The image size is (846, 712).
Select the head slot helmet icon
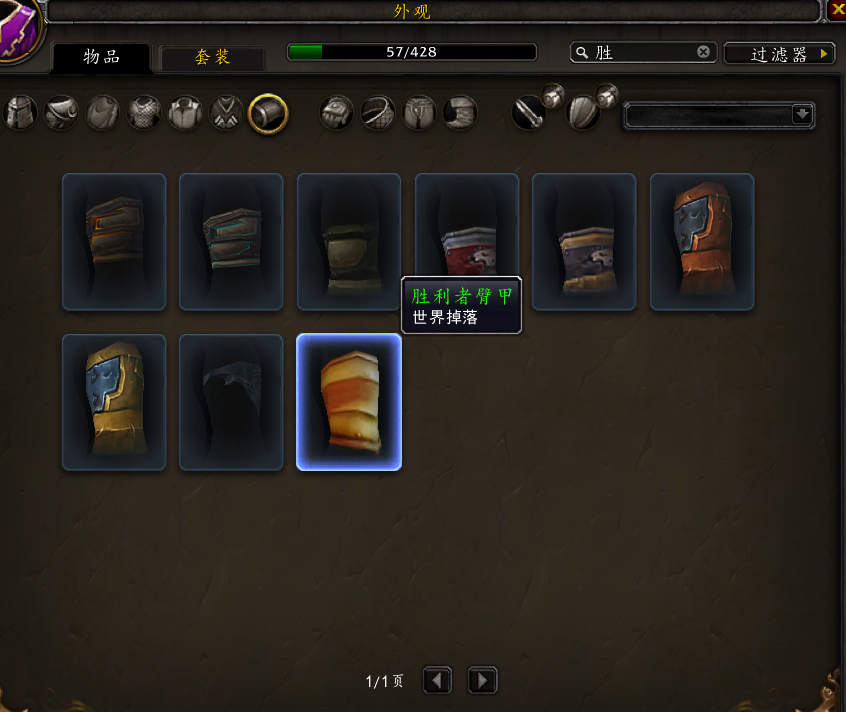point(20,113)
